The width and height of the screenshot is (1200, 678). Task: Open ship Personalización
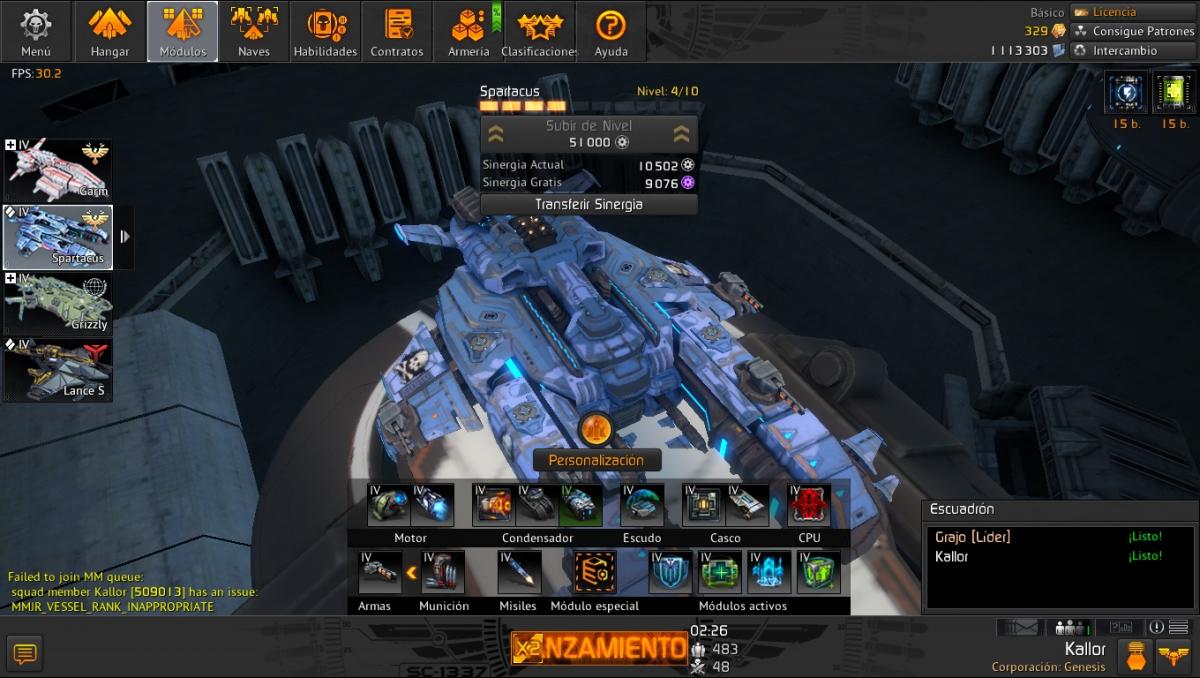pos(596,459)
